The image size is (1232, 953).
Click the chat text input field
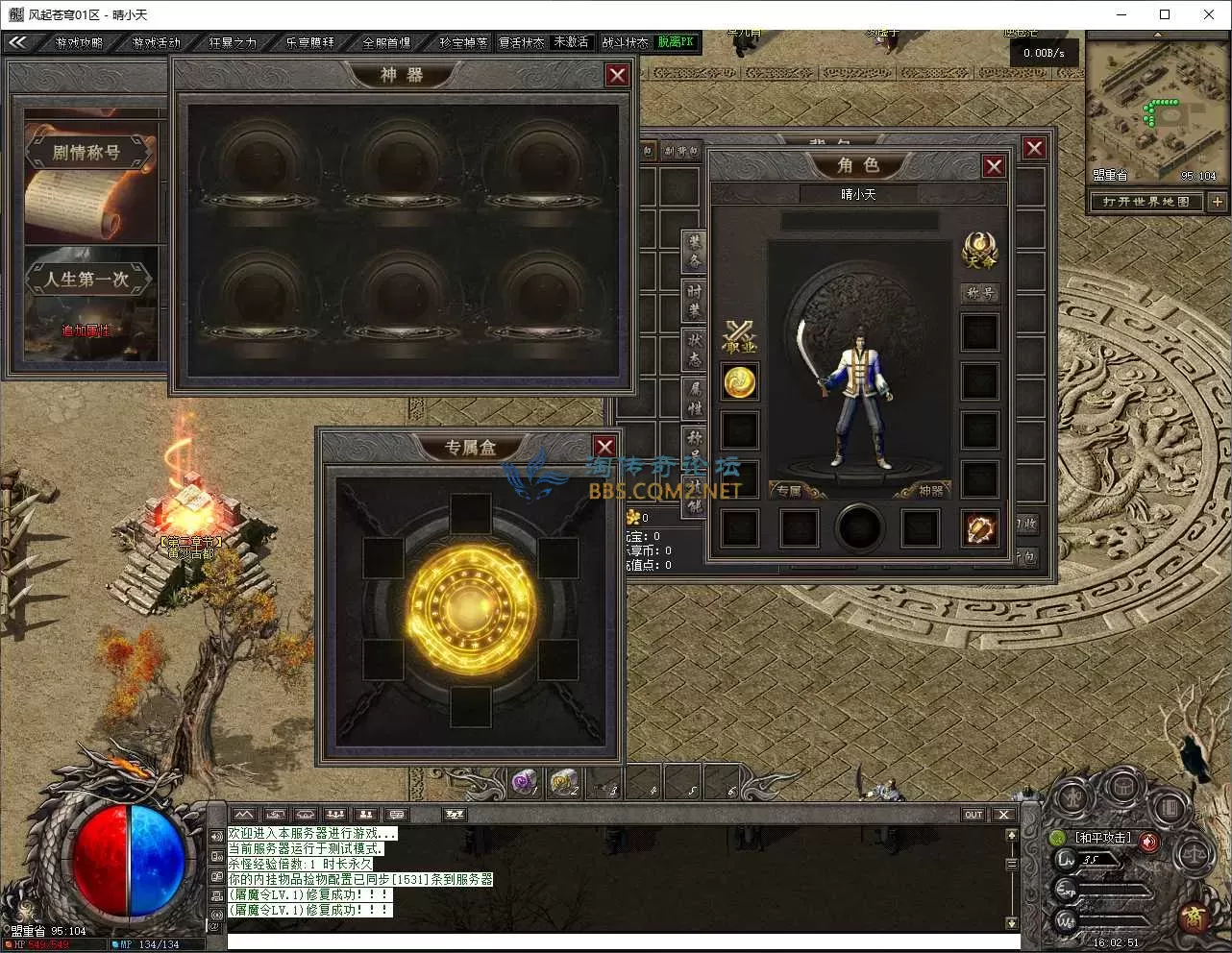point(615,941)
